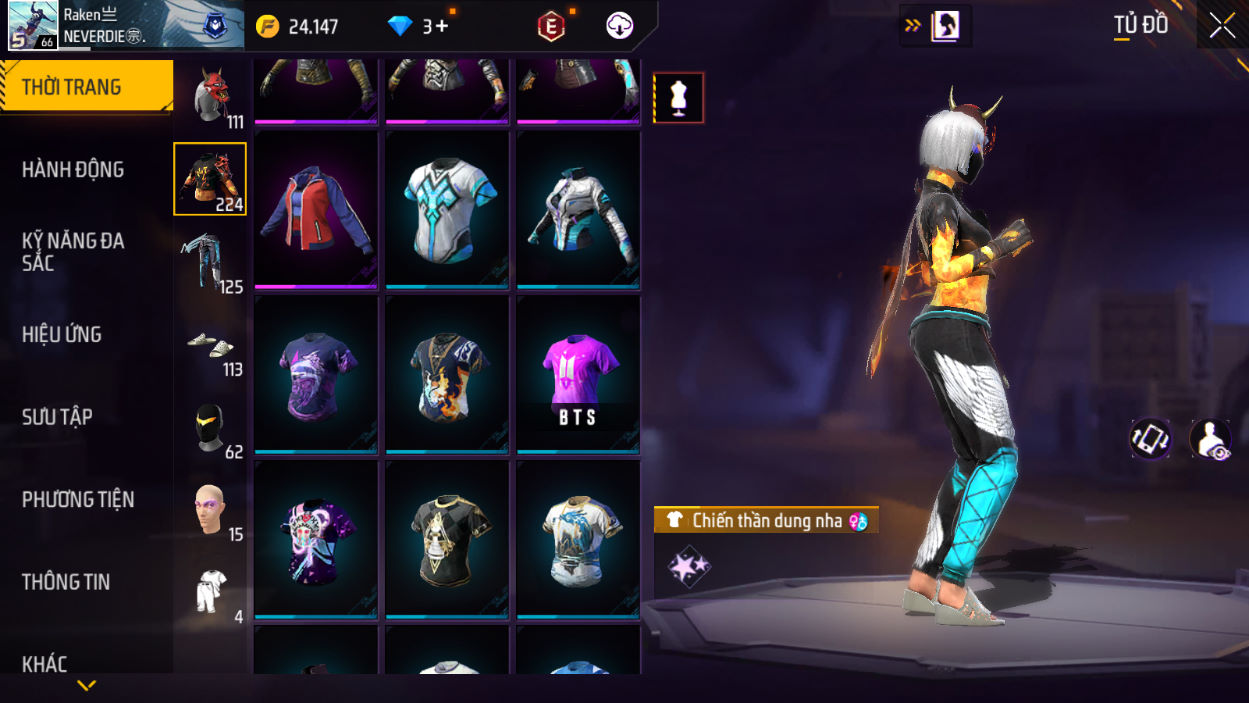Open the Hành Động tab
1249x703 pixels.
tap(73, 170)
